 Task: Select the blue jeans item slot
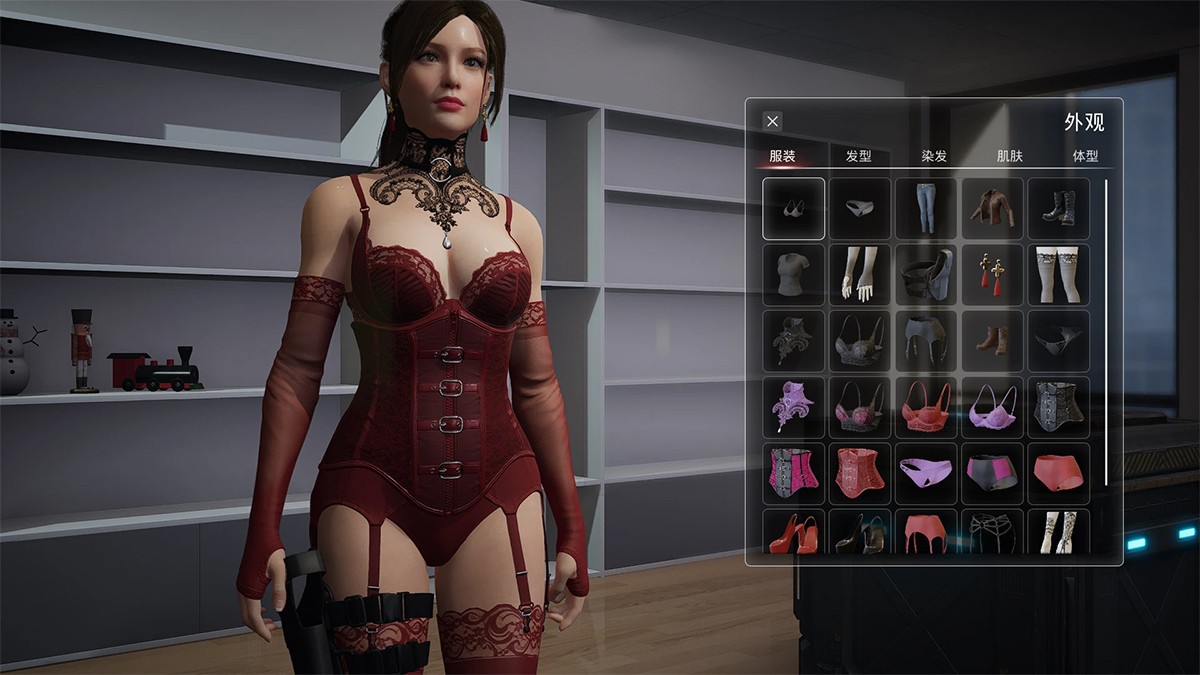click(x=926, y=209)
